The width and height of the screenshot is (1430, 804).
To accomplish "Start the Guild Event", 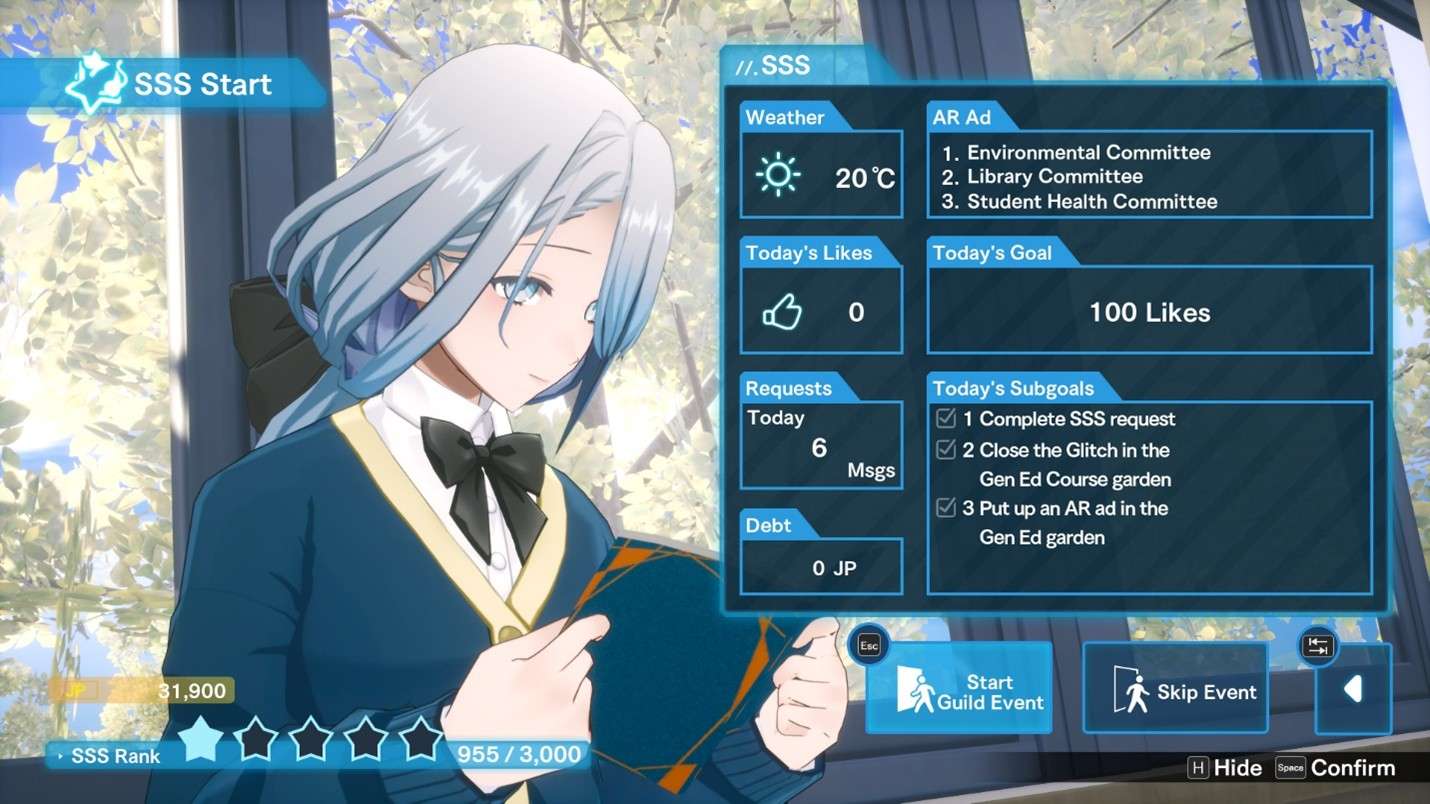I will click(x=958, y=690).
